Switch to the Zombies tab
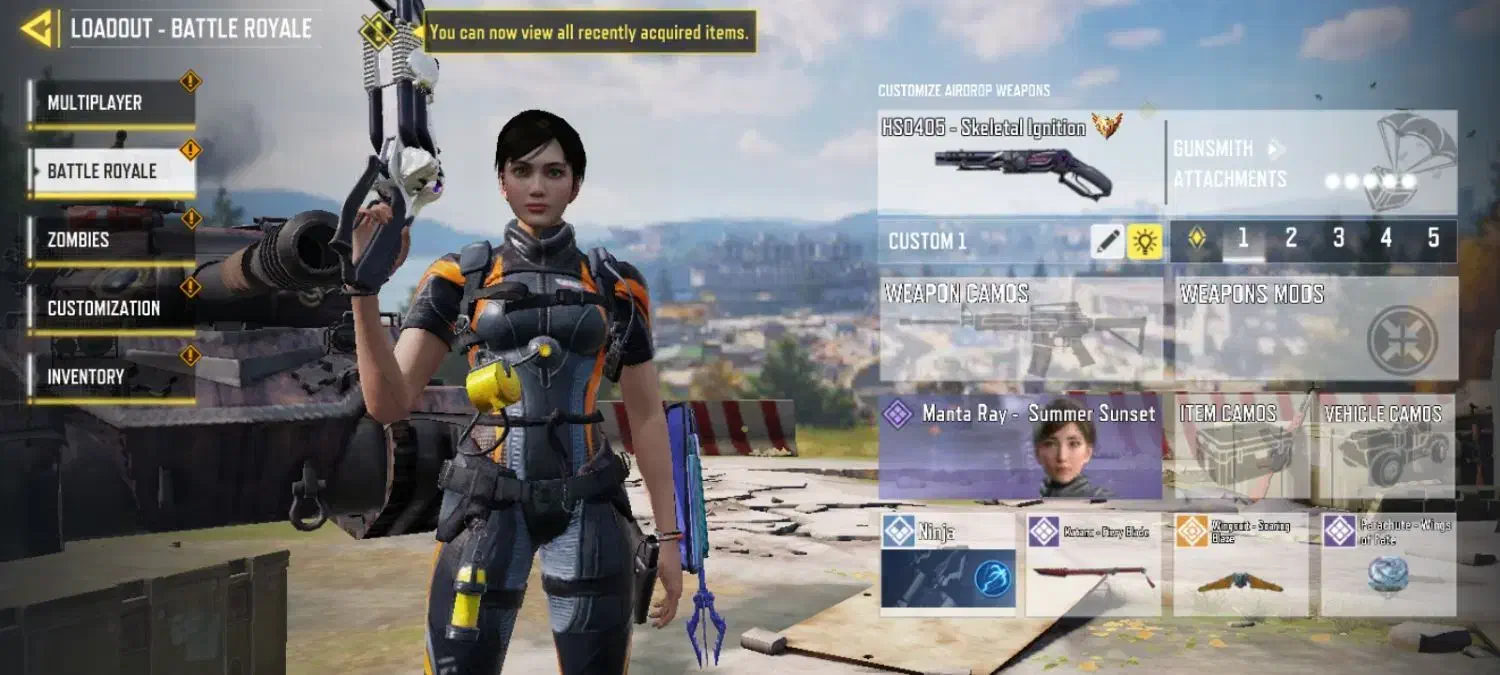This screenshot has width=1500, height=675. pyautogui.click(x=111, y=240)
